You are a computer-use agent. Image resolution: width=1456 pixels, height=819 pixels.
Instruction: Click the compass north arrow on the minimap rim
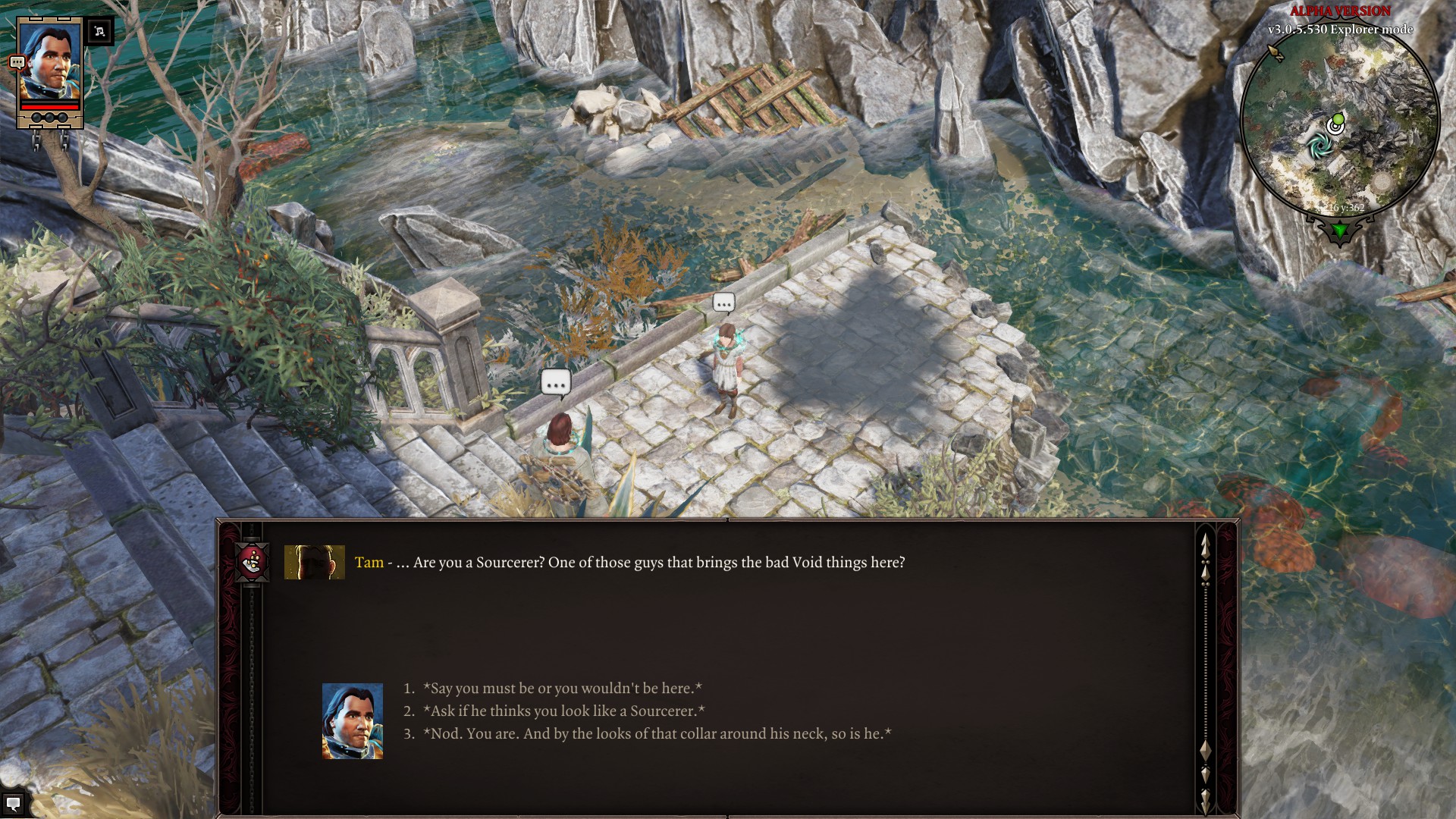(x=1276, y=52)
